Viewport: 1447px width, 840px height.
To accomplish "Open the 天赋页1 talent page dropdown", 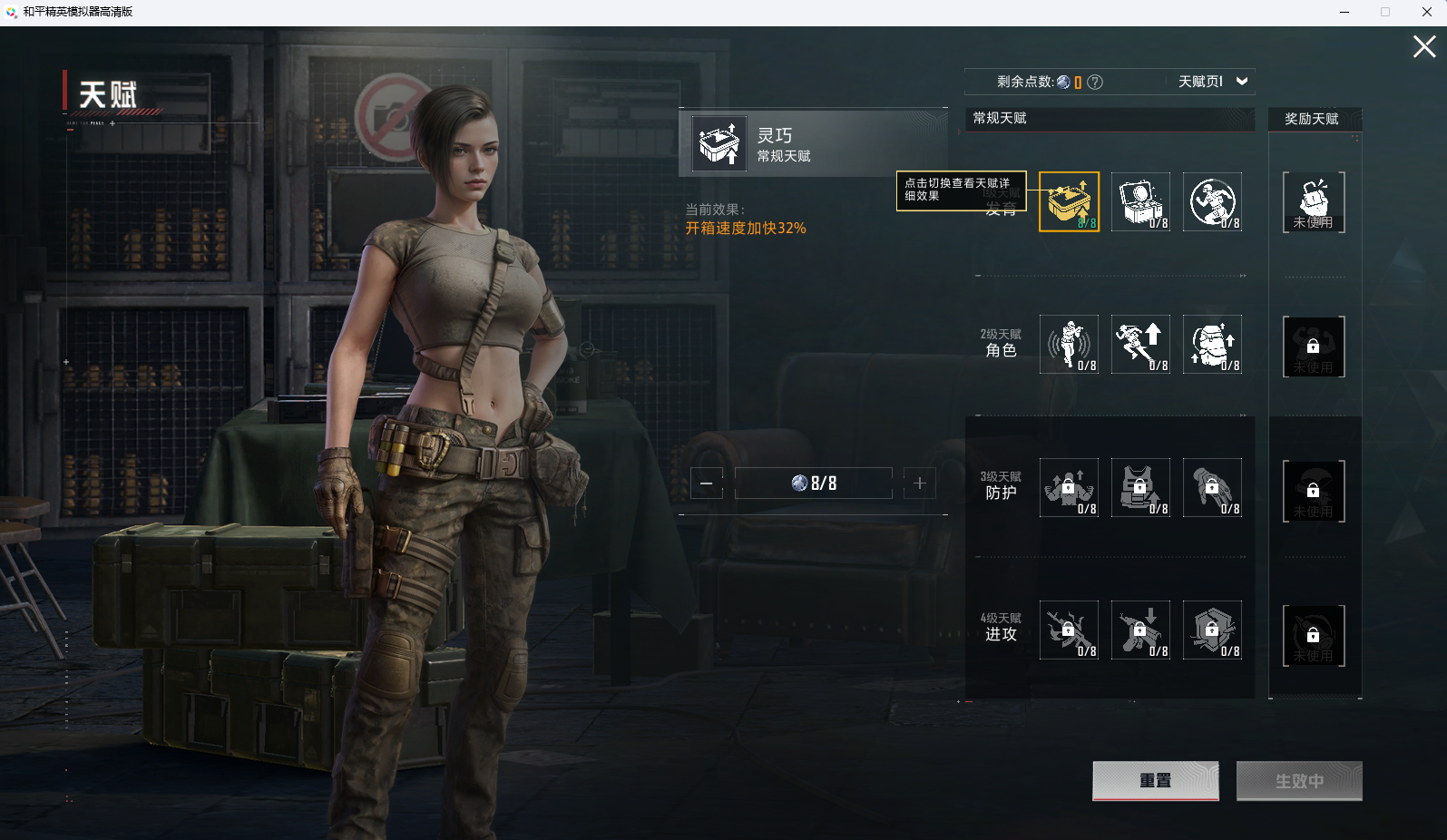I will (1212, 82).
